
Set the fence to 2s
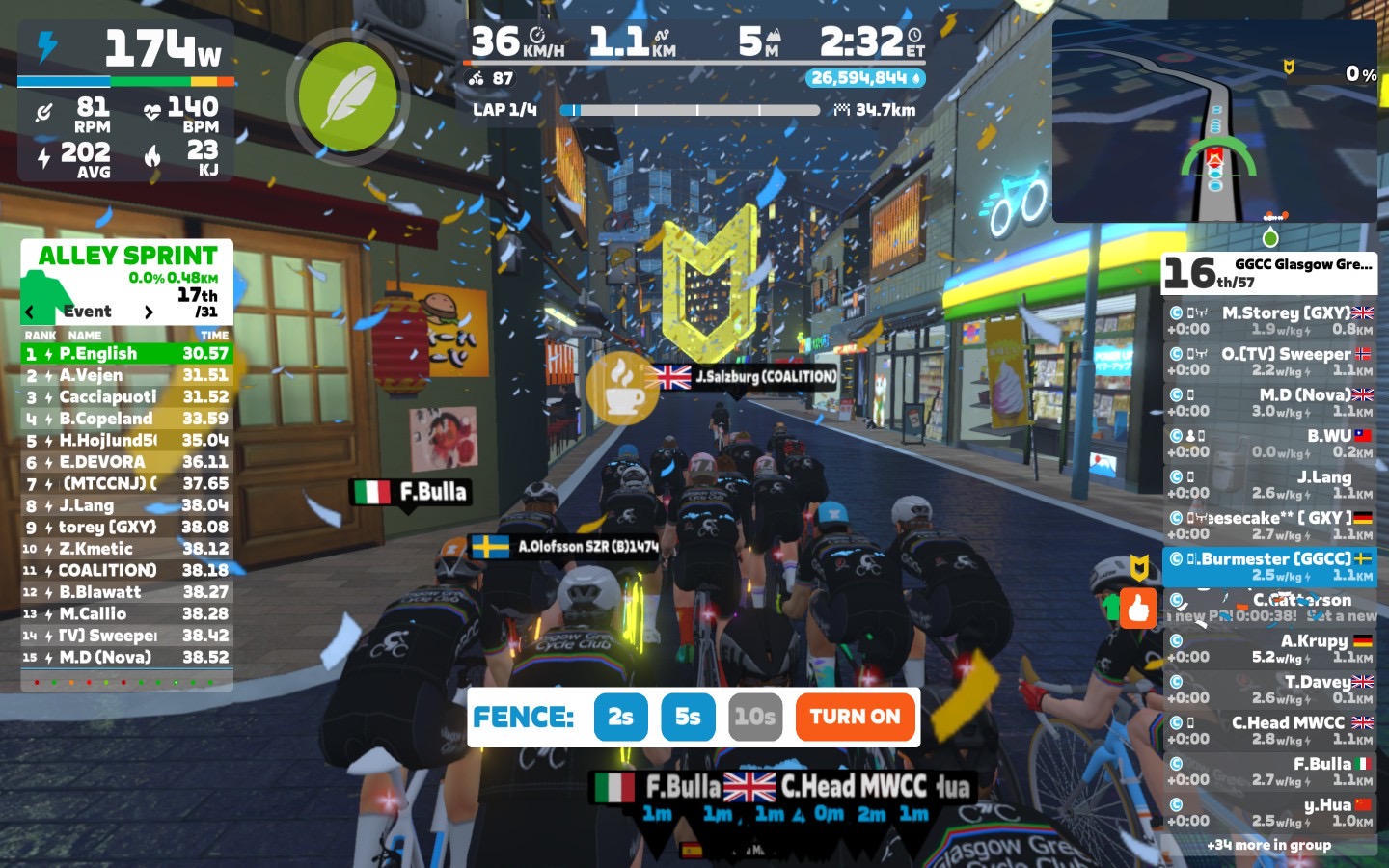[x=620, y=717]
